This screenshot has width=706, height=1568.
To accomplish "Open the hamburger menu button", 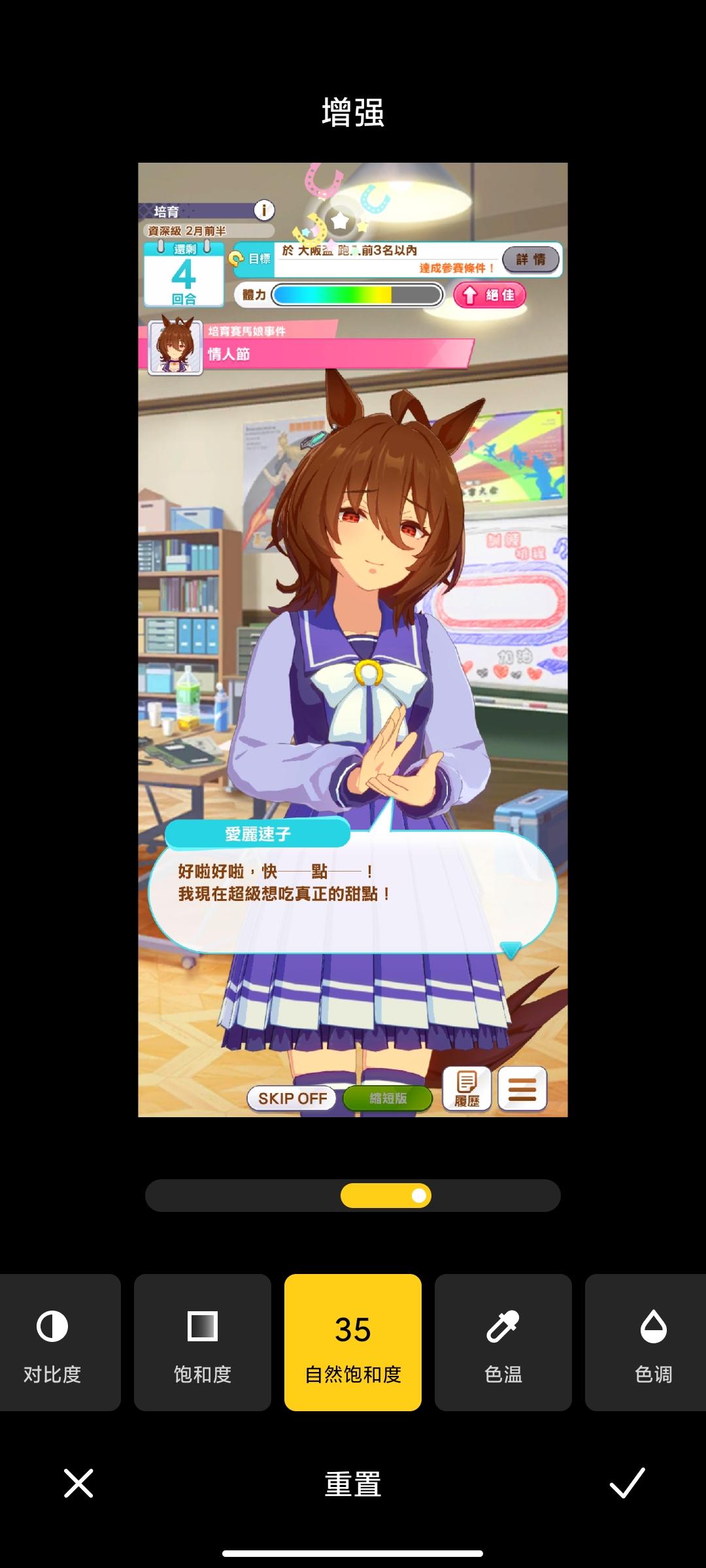I will point(522,1088).
